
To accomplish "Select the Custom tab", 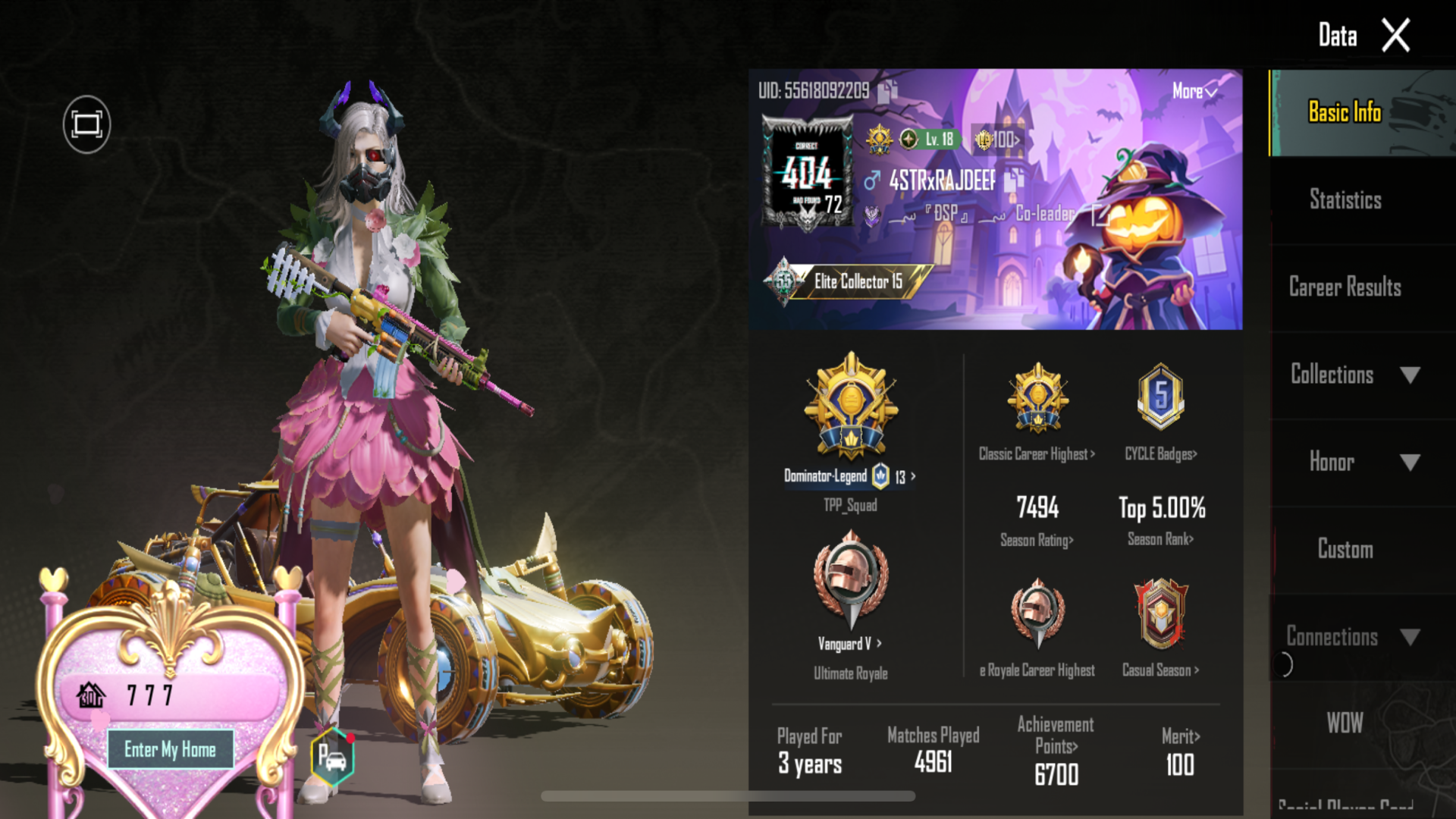I will pyautogui.click(x=1345, y=549).
